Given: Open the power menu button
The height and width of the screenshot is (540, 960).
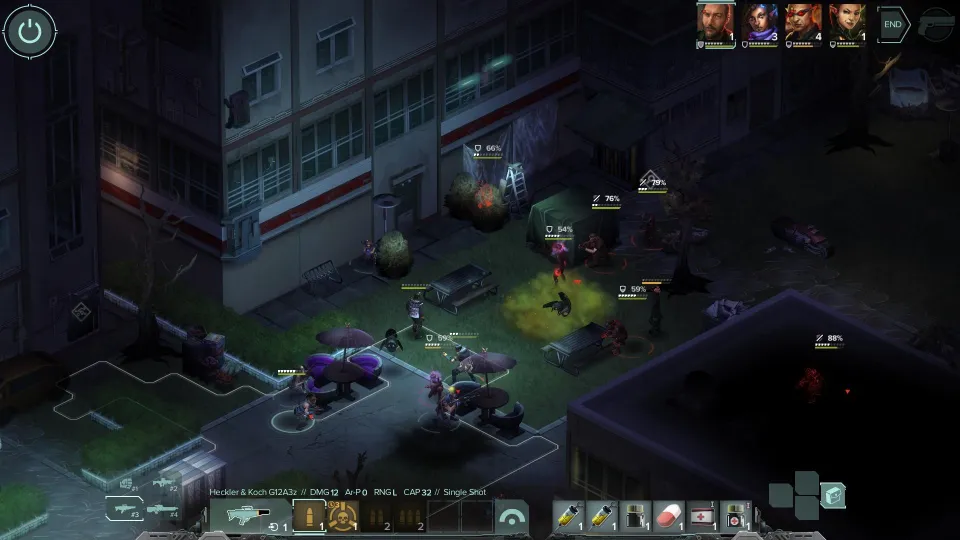Looking at the screenshot, I should coord(30,32).
